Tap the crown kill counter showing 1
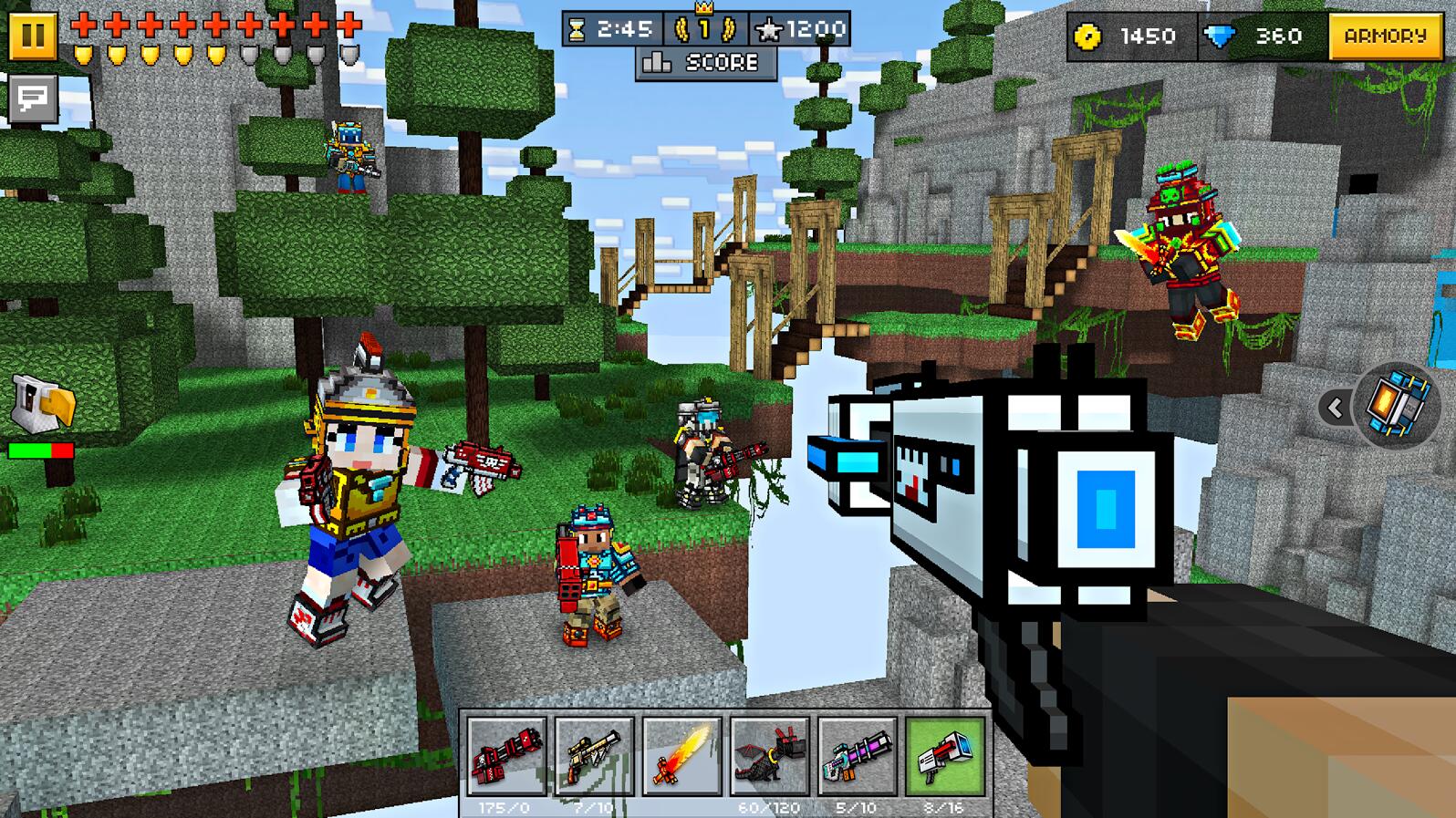Image resolution: width=1456 pixels, height=818 pixels. (x=699, y=28)
